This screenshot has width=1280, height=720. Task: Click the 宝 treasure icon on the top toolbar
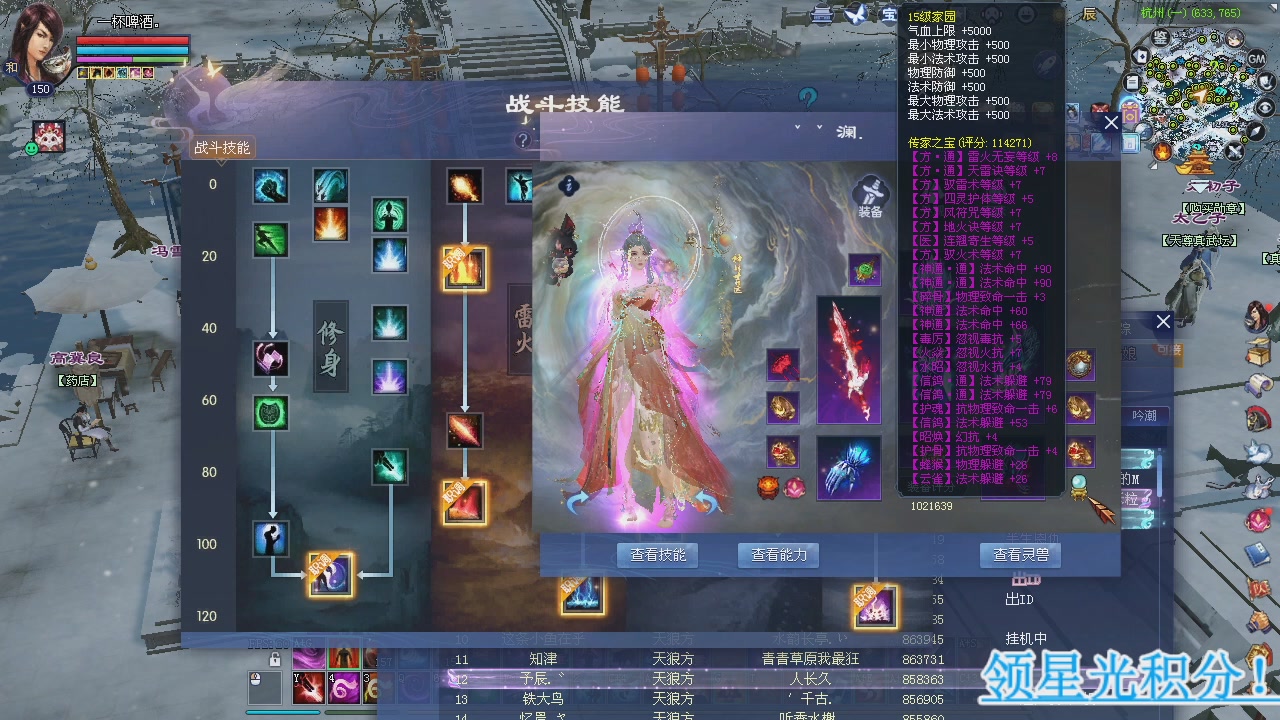coord(889,14)
